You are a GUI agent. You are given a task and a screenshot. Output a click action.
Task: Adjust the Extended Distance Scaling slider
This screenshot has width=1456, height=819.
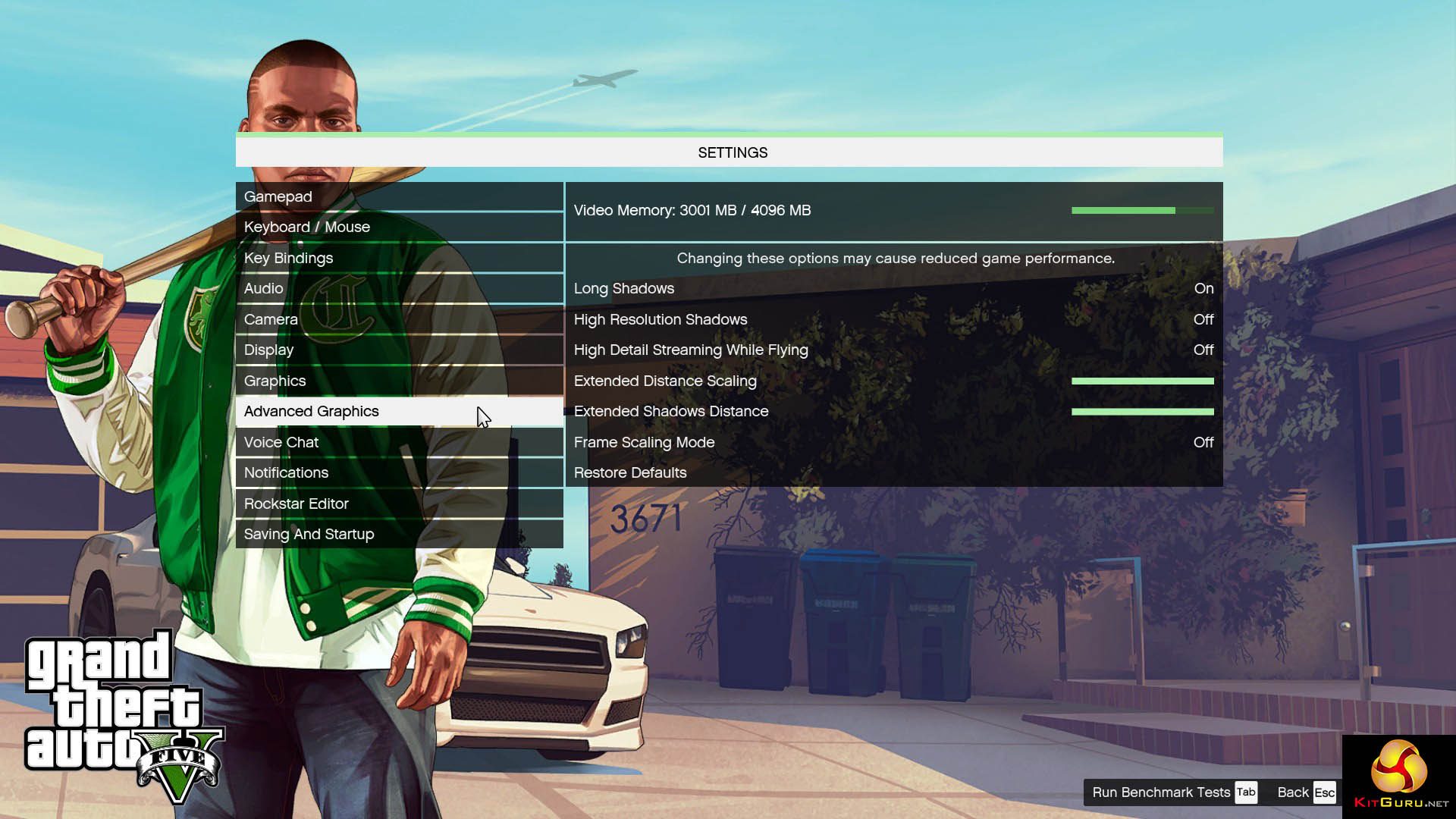click(x=1142, y=381)
